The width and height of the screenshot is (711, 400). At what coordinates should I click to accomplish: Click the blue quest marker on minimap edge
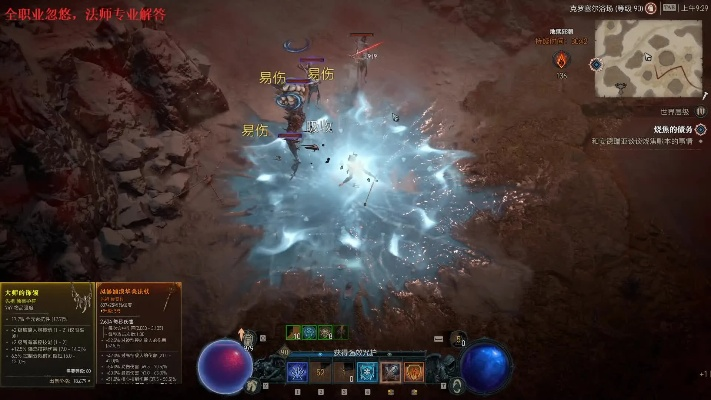[x=596, y=64]
